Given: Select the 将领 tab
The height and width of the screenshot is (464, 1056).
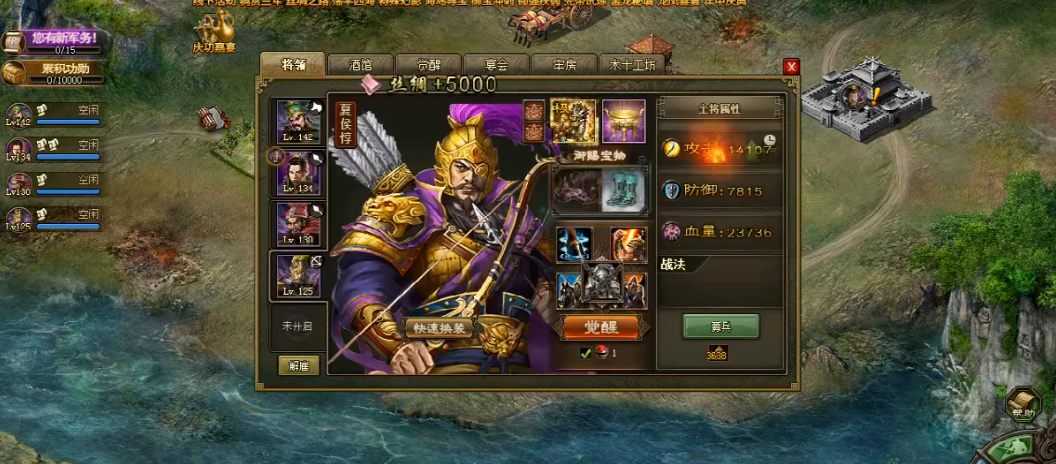Looking at the screenshot, I should [292, 64].
